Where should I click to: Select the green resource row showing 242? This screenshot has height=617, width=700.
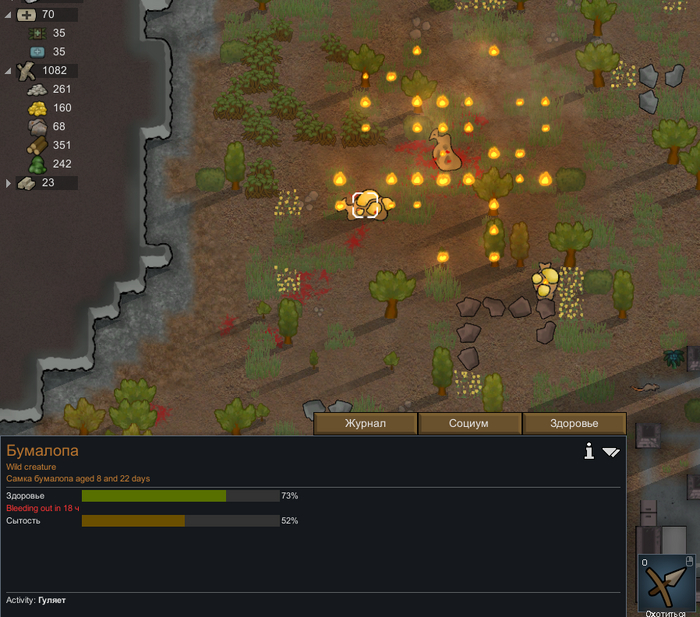50,164
